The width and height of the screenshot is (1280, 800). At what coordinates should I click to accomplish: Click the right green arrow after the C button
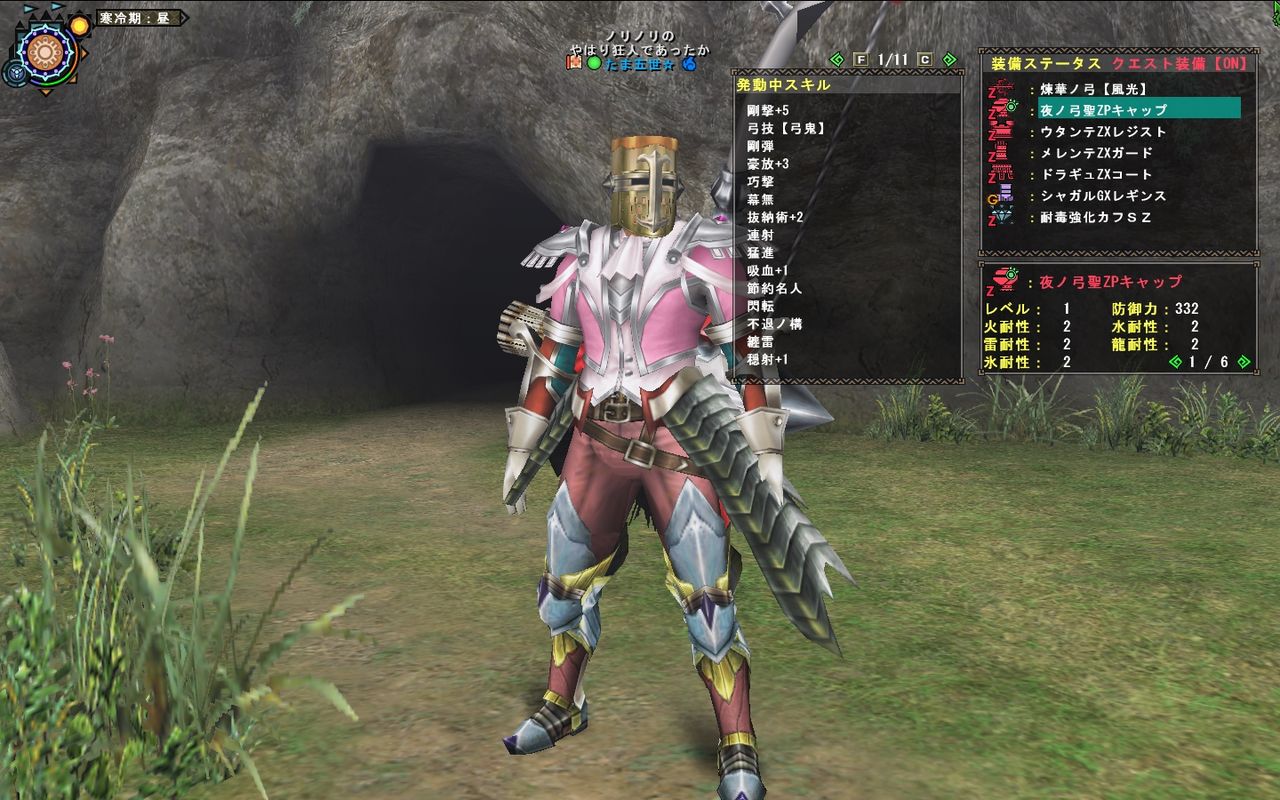[948, 60]
